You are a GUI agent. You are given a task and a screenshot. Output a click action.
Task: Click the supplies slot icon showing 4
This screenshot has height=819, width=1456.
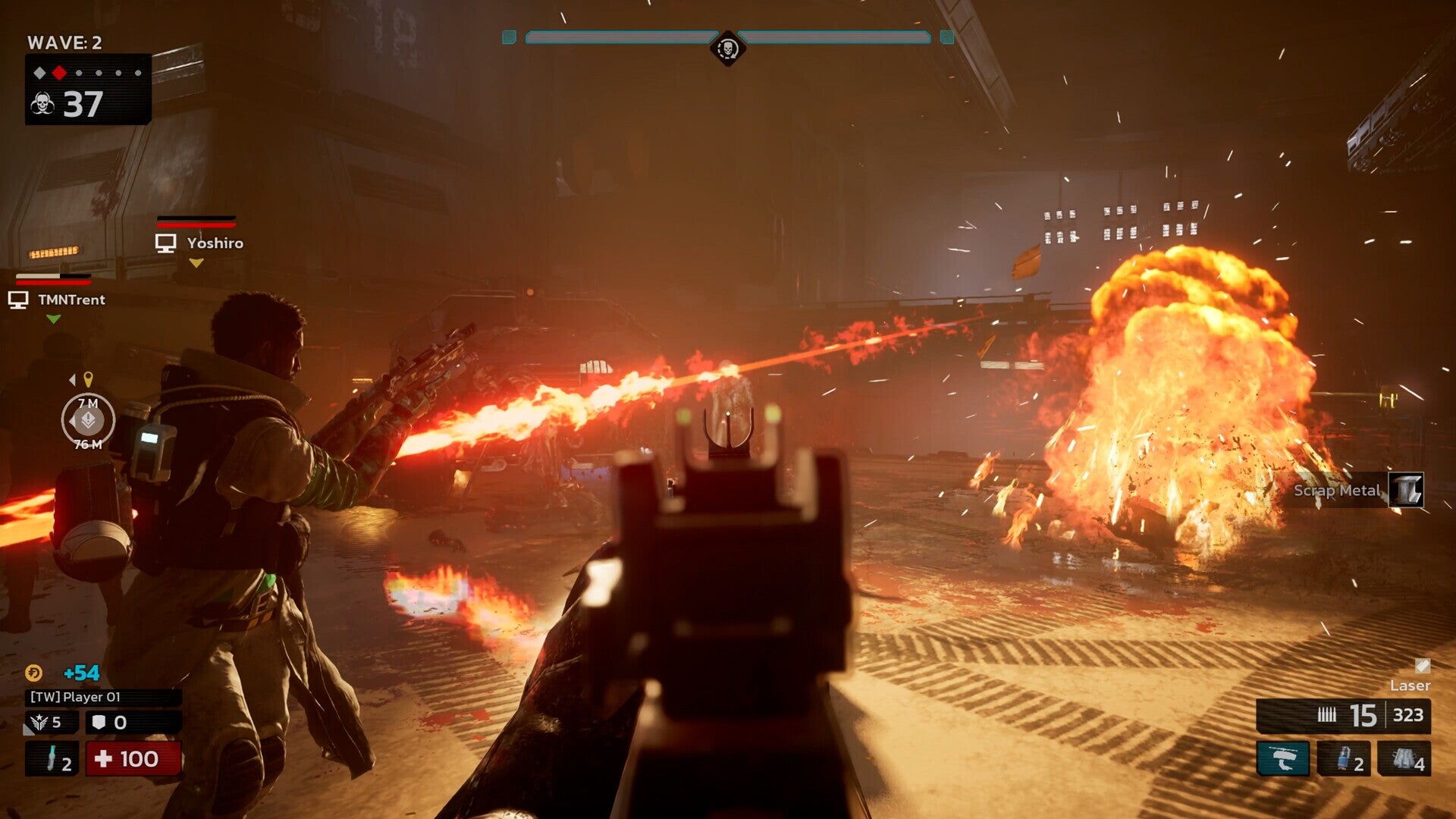click(1404, 758)
